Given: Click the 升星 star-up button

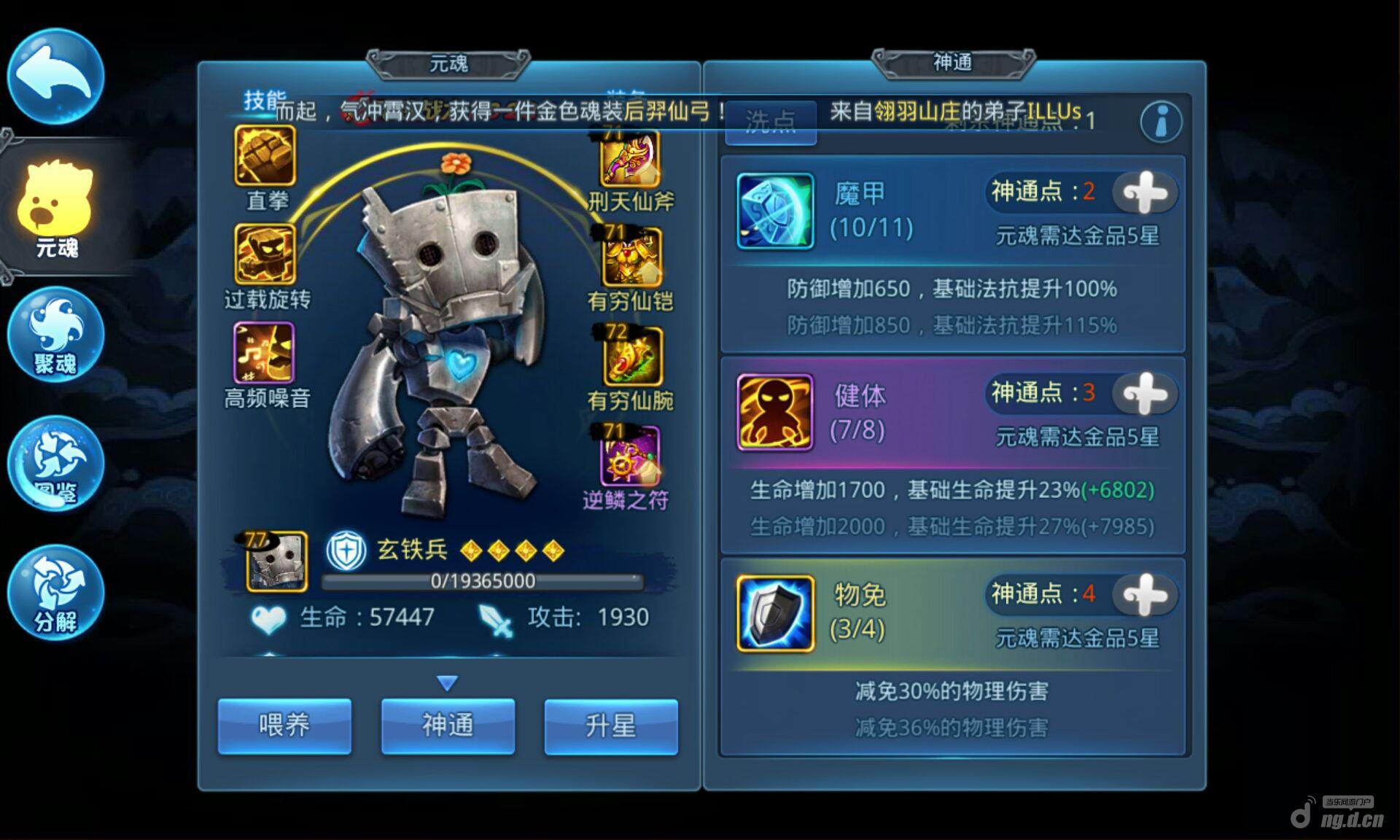Looking at the screenshot, I should (611, 726).
